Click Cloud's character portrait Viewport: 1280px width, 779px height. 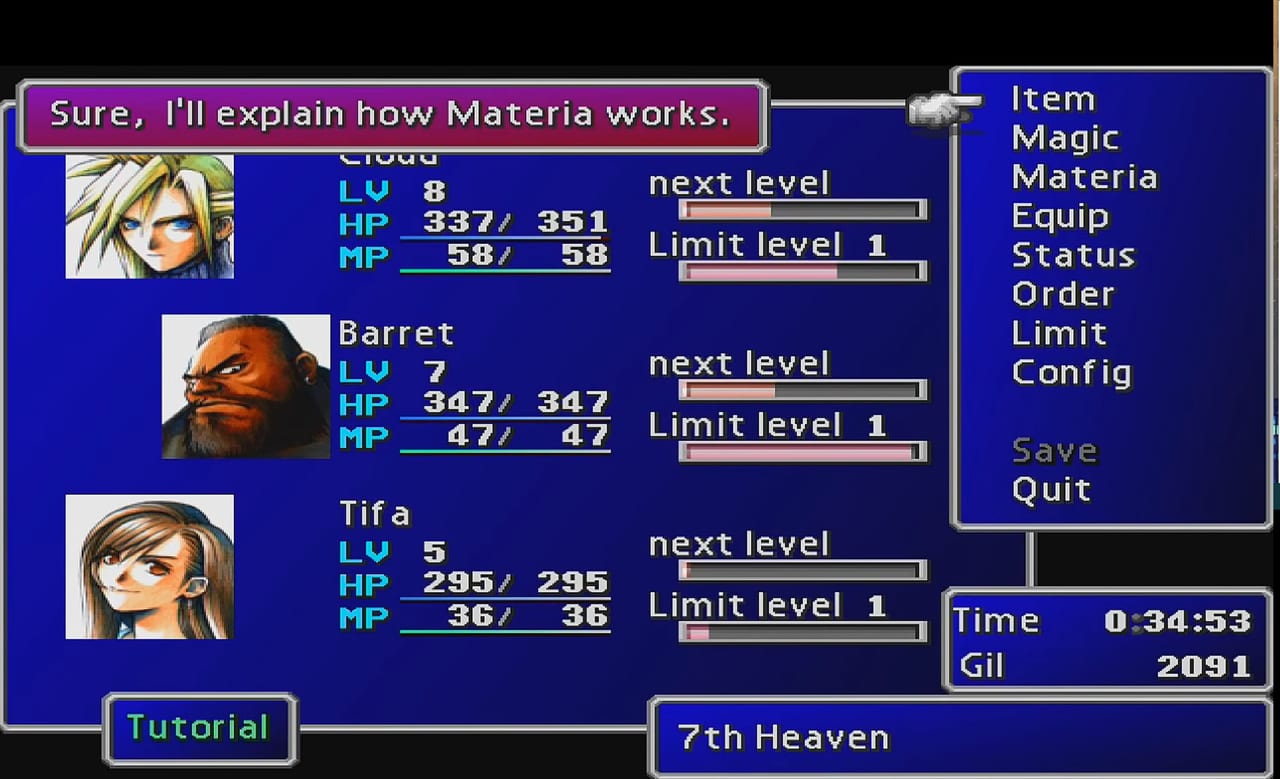149,214
